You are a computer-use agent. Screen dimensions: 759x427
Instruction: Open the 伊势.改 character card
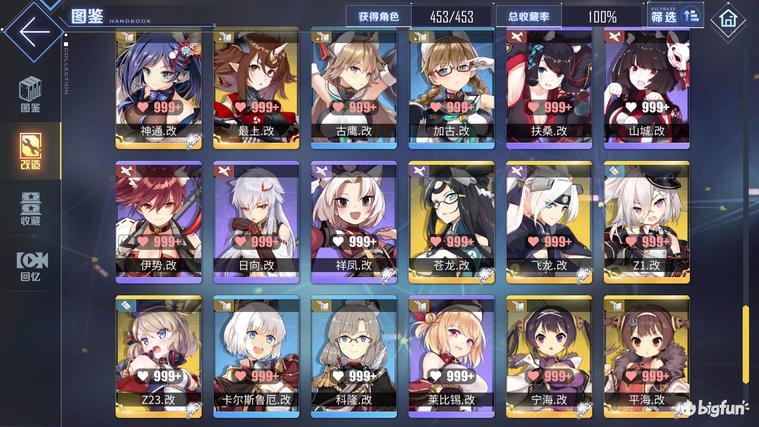pos(158,222)
